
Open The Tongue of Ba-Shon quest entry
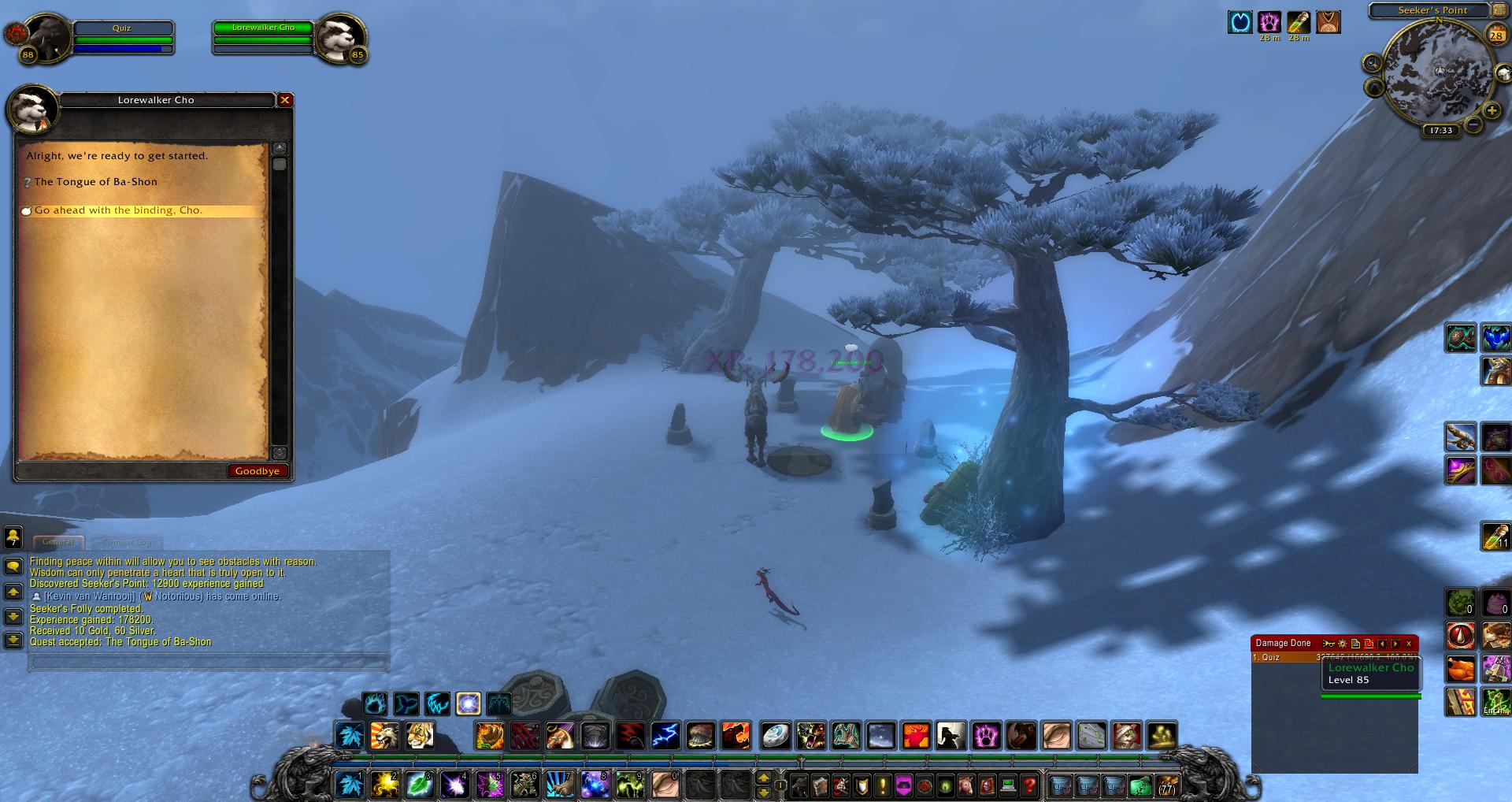(x=95, y=182)
